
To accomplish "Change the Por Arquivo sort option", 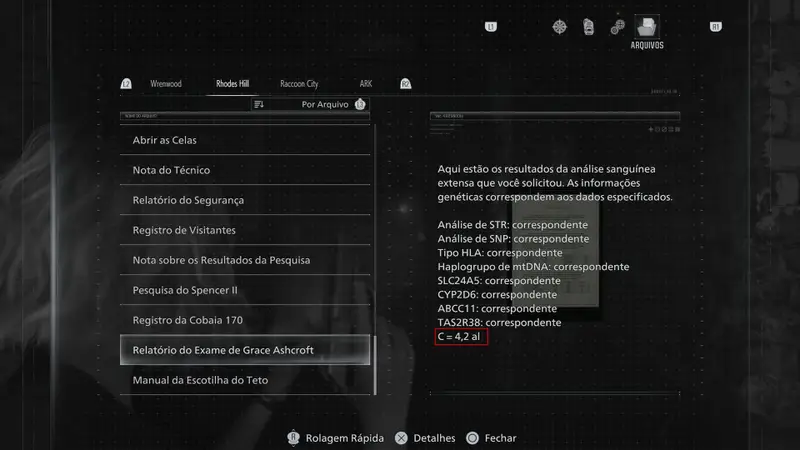I will pos(324,103).
